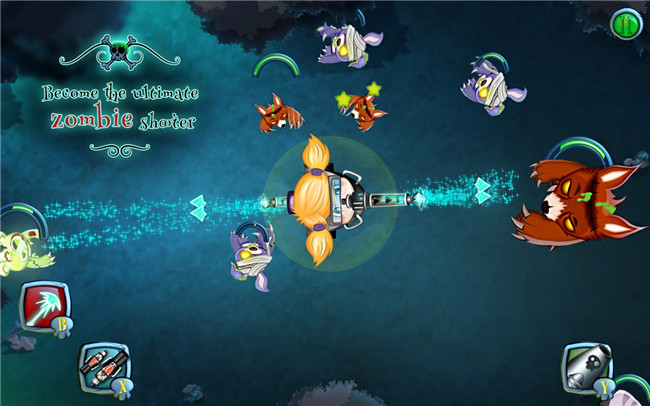Pause the game with the green button
Viewport: 650px width, 406px height.
[x=624, y=22]
